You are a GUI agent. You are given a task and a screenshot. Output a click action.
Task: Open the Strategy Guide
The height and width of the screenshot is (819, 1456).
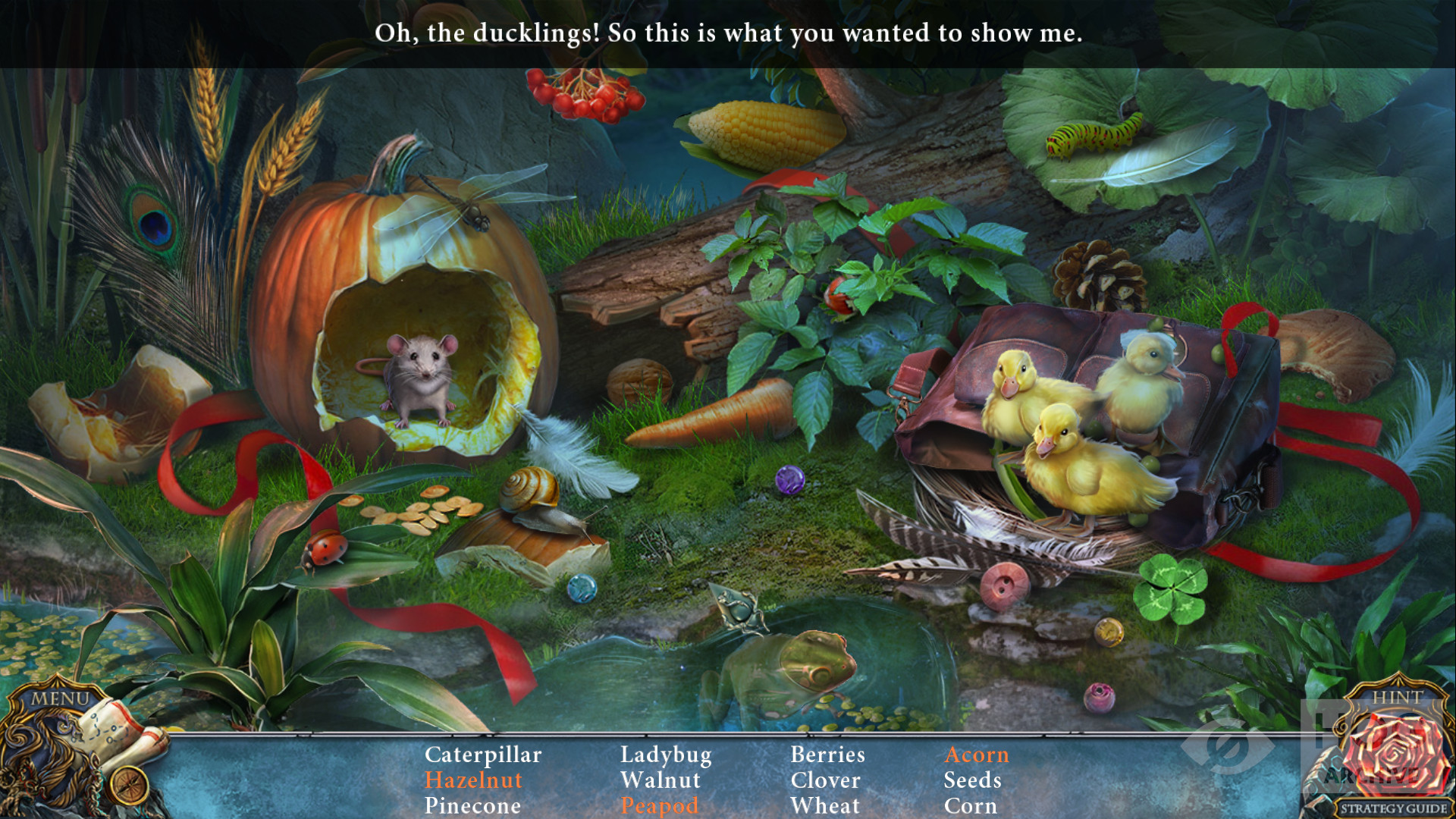click(1393, 808)
